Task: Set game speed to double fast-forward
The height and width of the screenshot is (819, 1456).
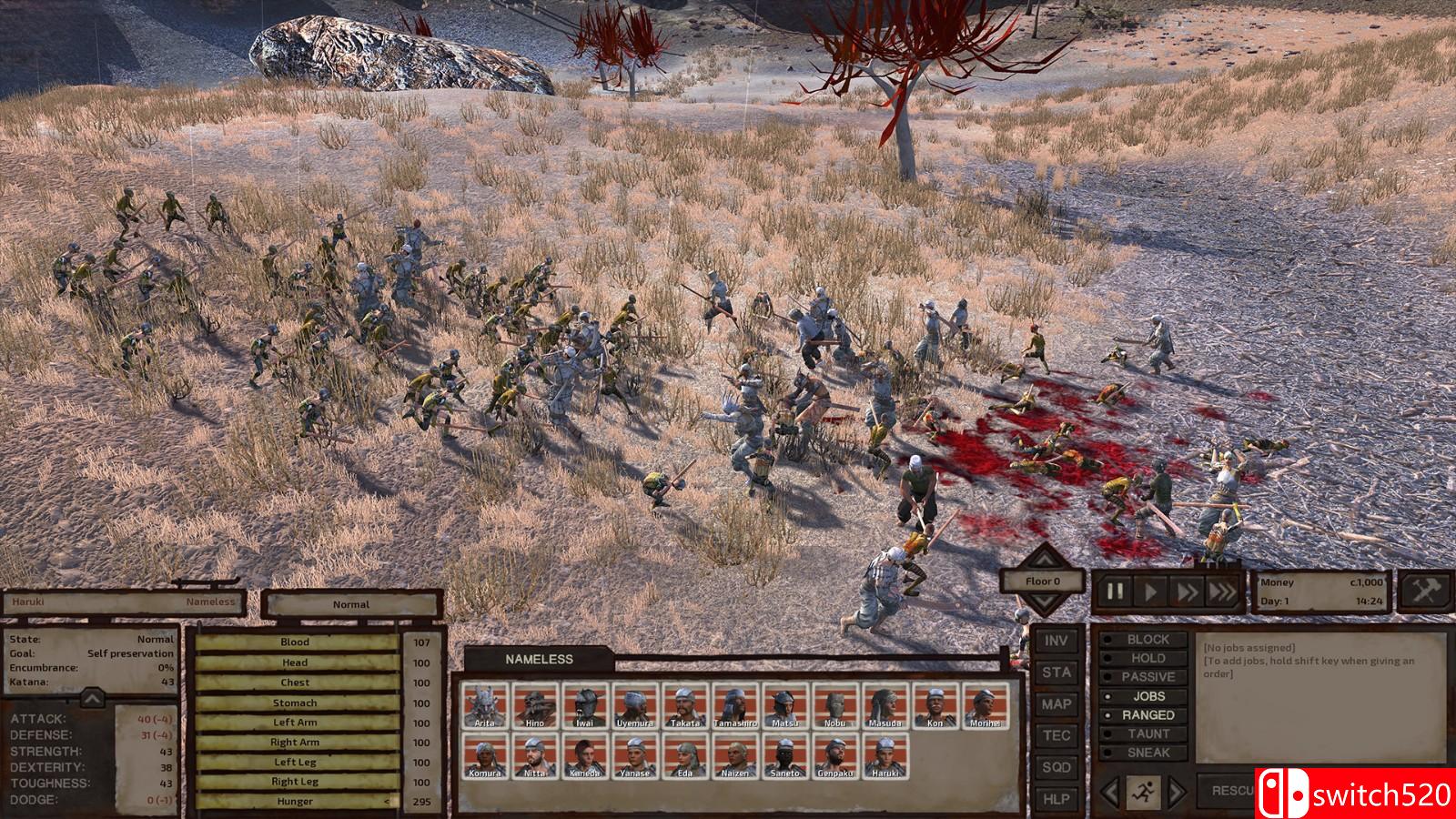Action: [1187, 591]
